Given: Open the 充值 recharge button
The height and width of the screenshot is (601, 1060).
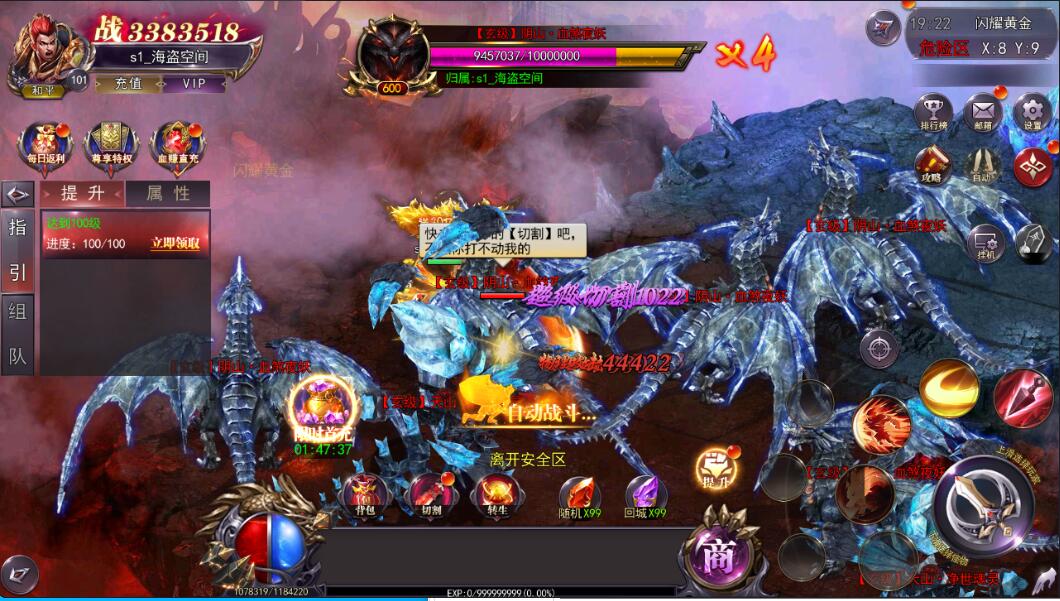Looking at the screenshot, I should tap(128, 84).
